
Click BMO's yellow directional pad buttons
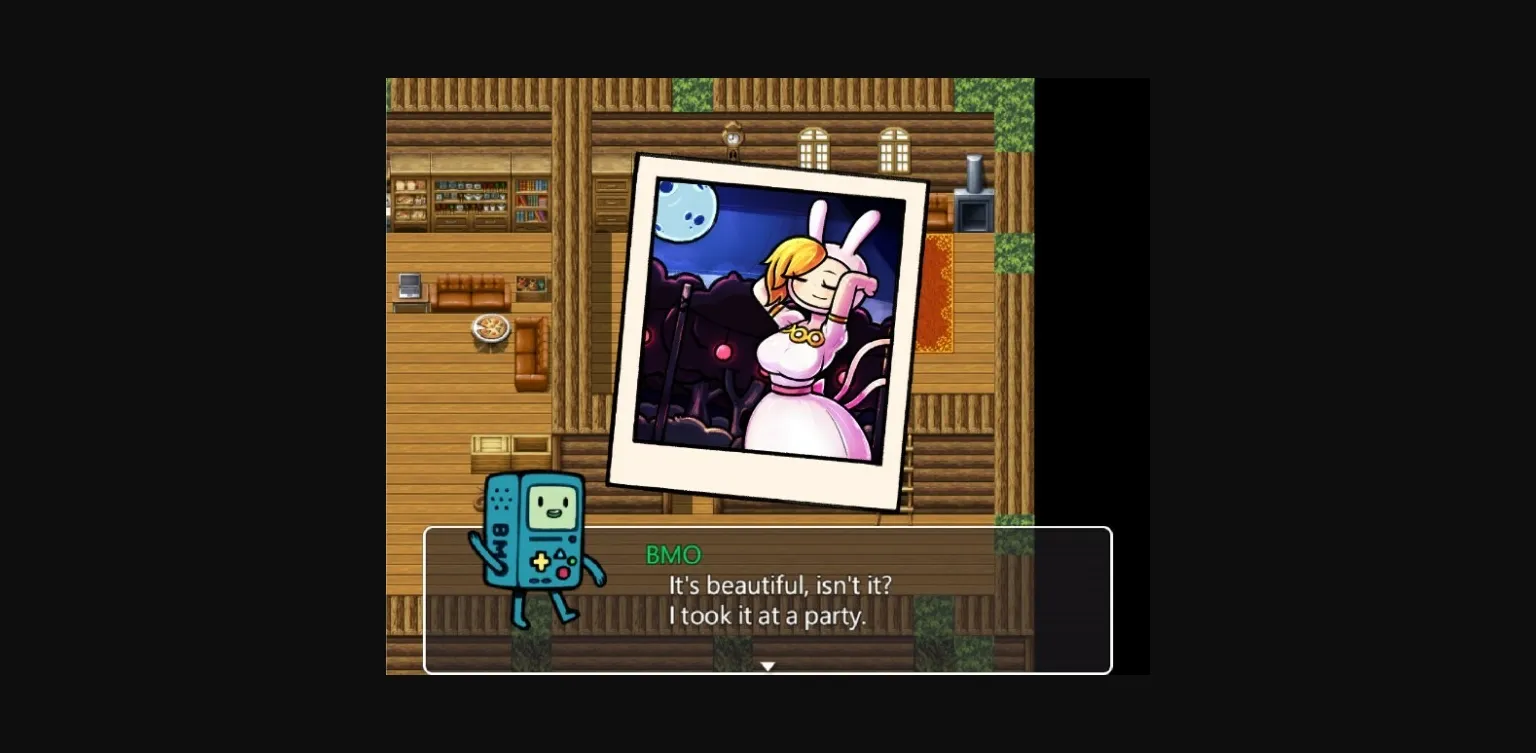click(x=540, y=561)
